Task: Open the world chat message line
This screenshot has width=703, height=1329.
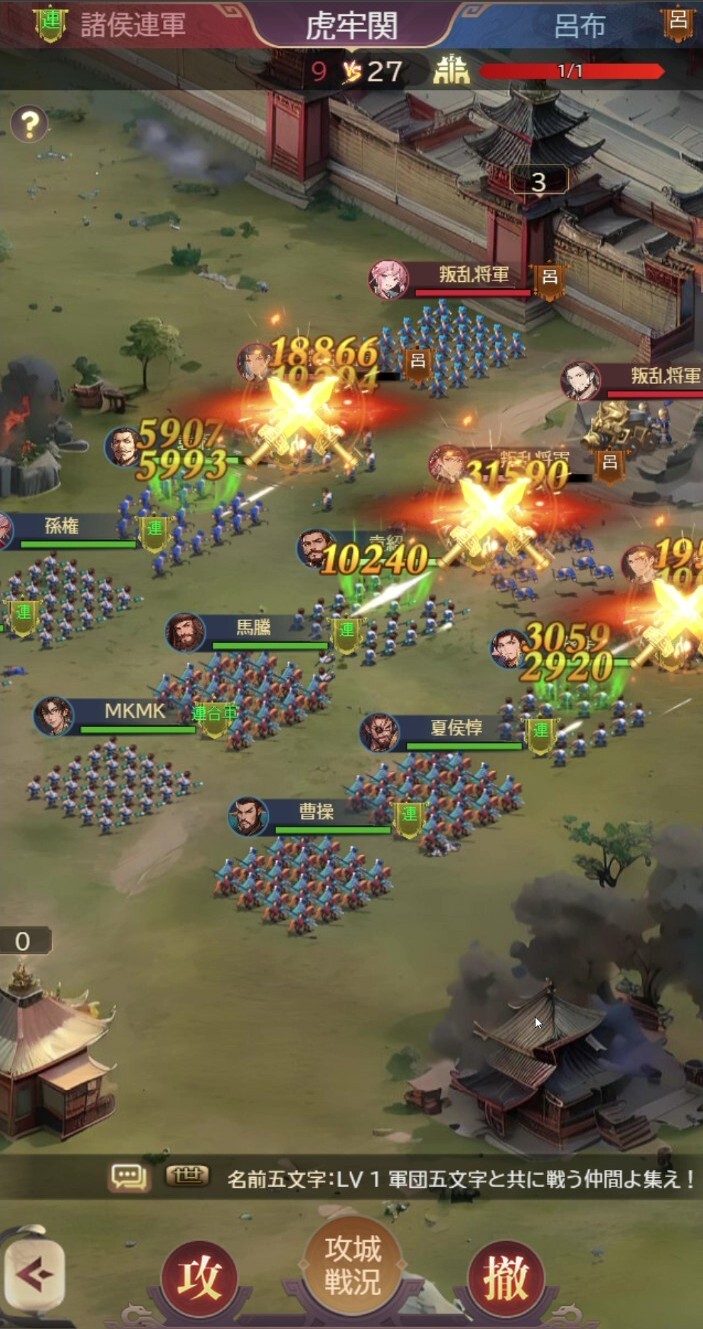Action: point(460,1179)
